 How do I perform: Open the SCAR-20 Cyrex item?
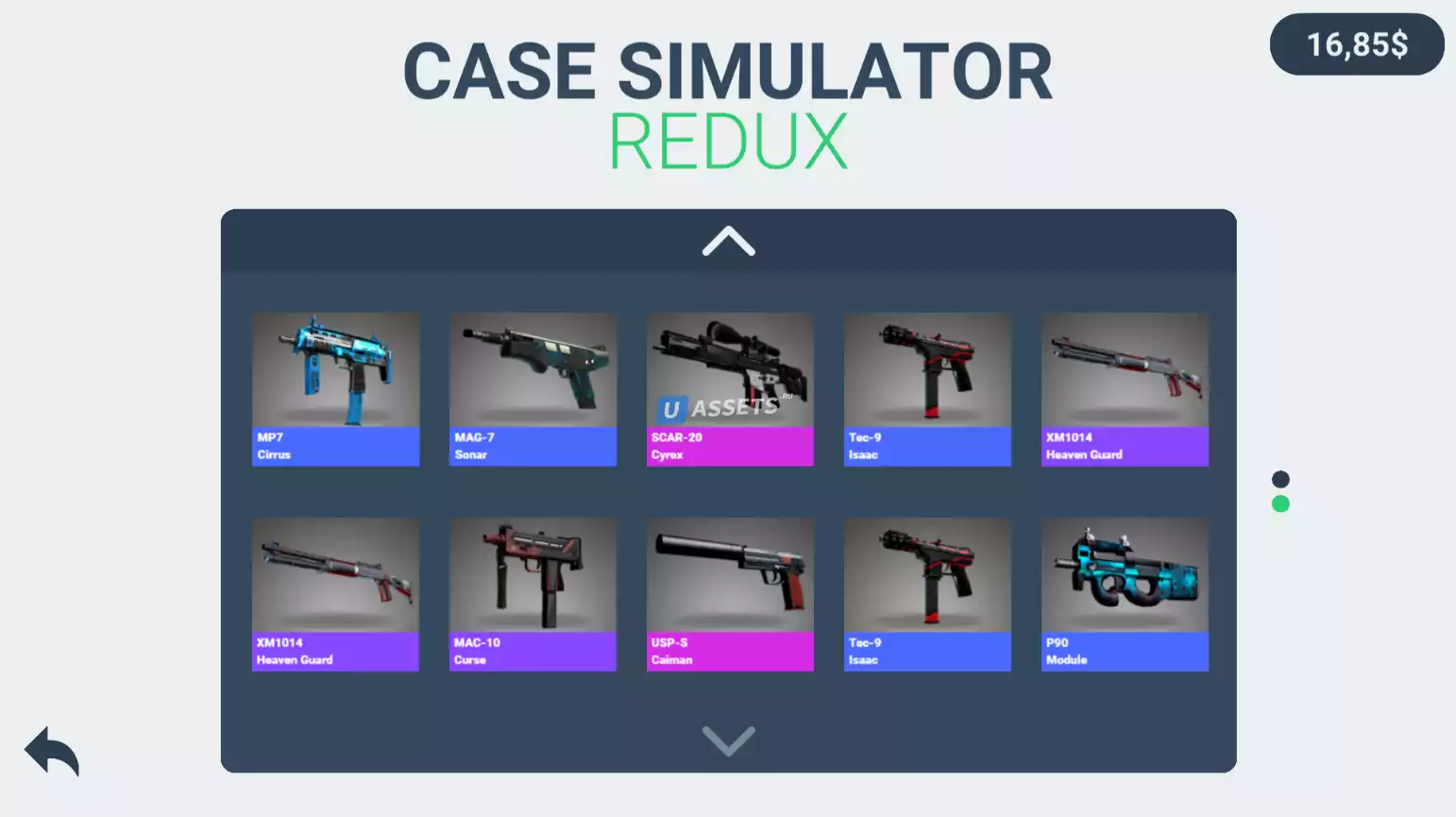(x=730, y=388)
